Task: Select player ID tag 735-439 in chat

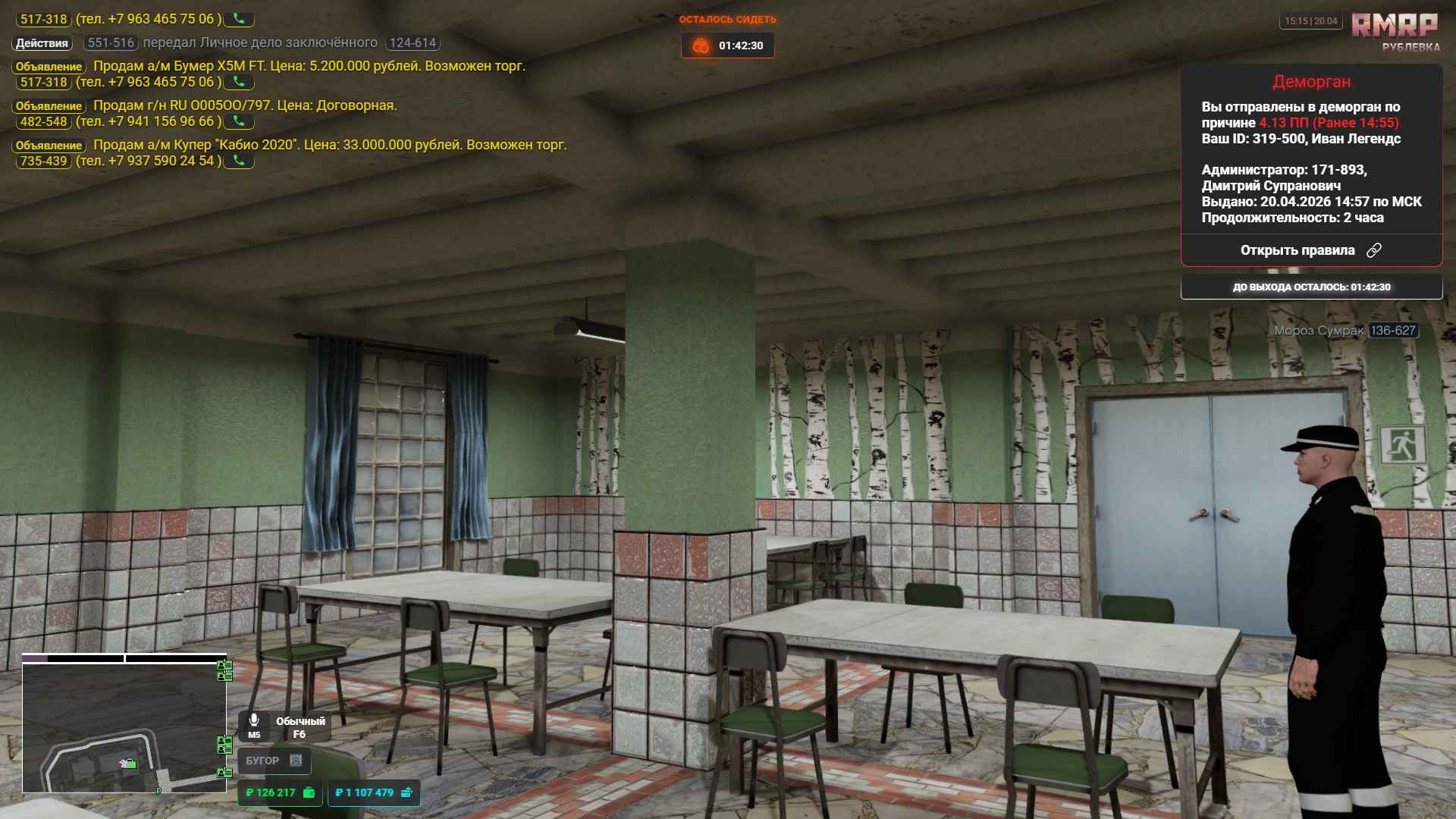Action: click(x=43, y=161)
